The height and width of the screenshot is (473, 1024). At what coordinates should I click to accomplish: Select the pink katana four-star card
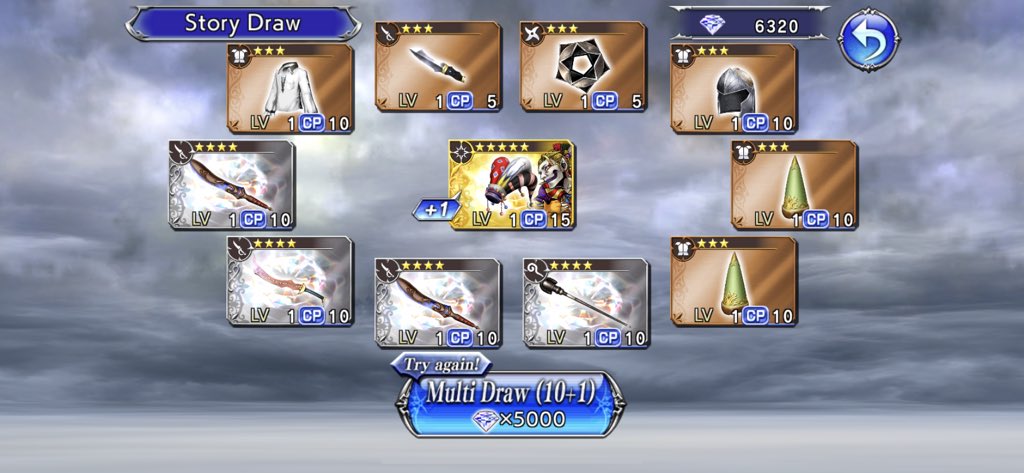coord(290,281)
